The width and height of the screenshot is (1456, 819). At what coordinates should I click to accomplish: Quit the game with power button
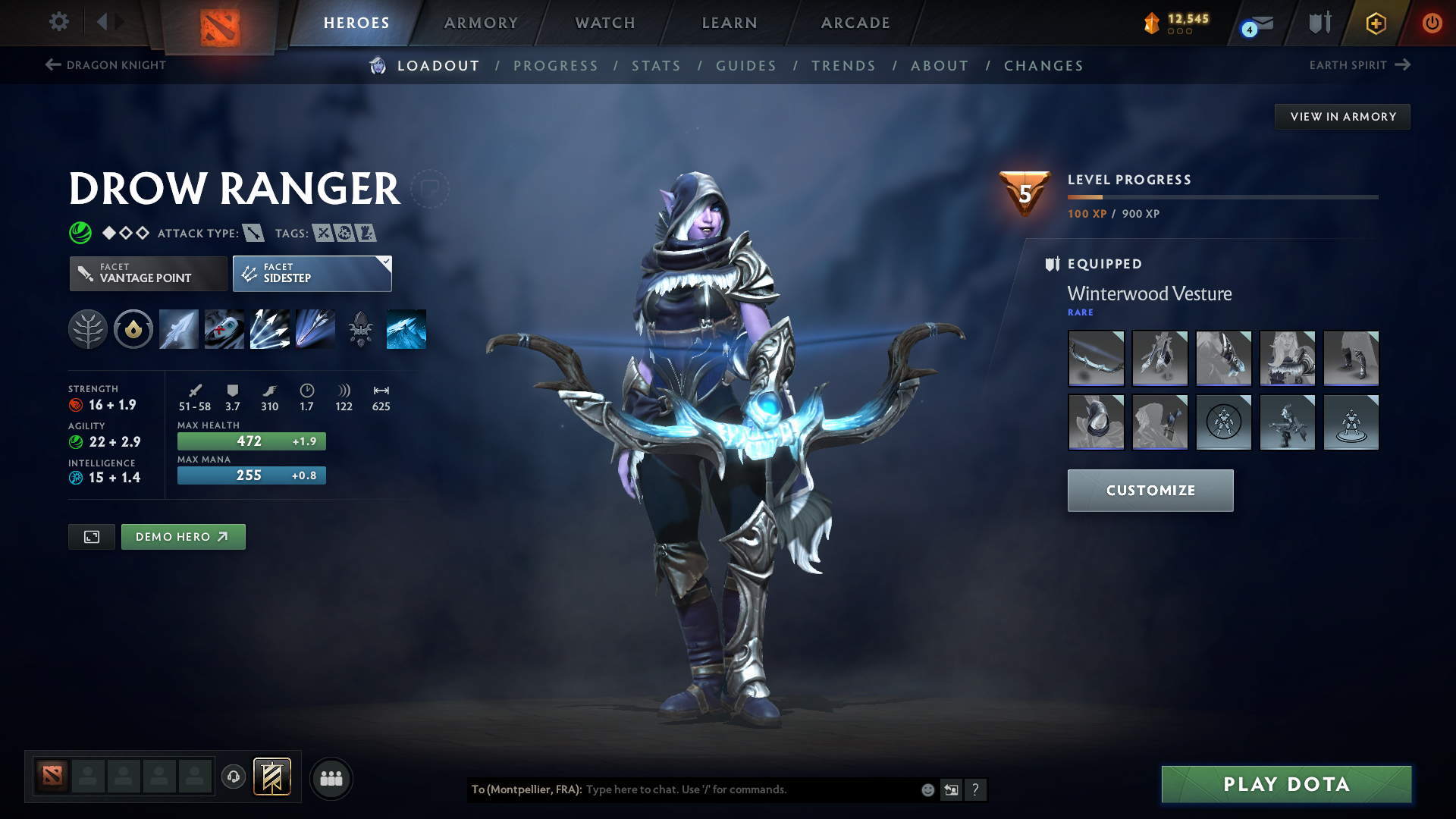(x=1432, y=23)
